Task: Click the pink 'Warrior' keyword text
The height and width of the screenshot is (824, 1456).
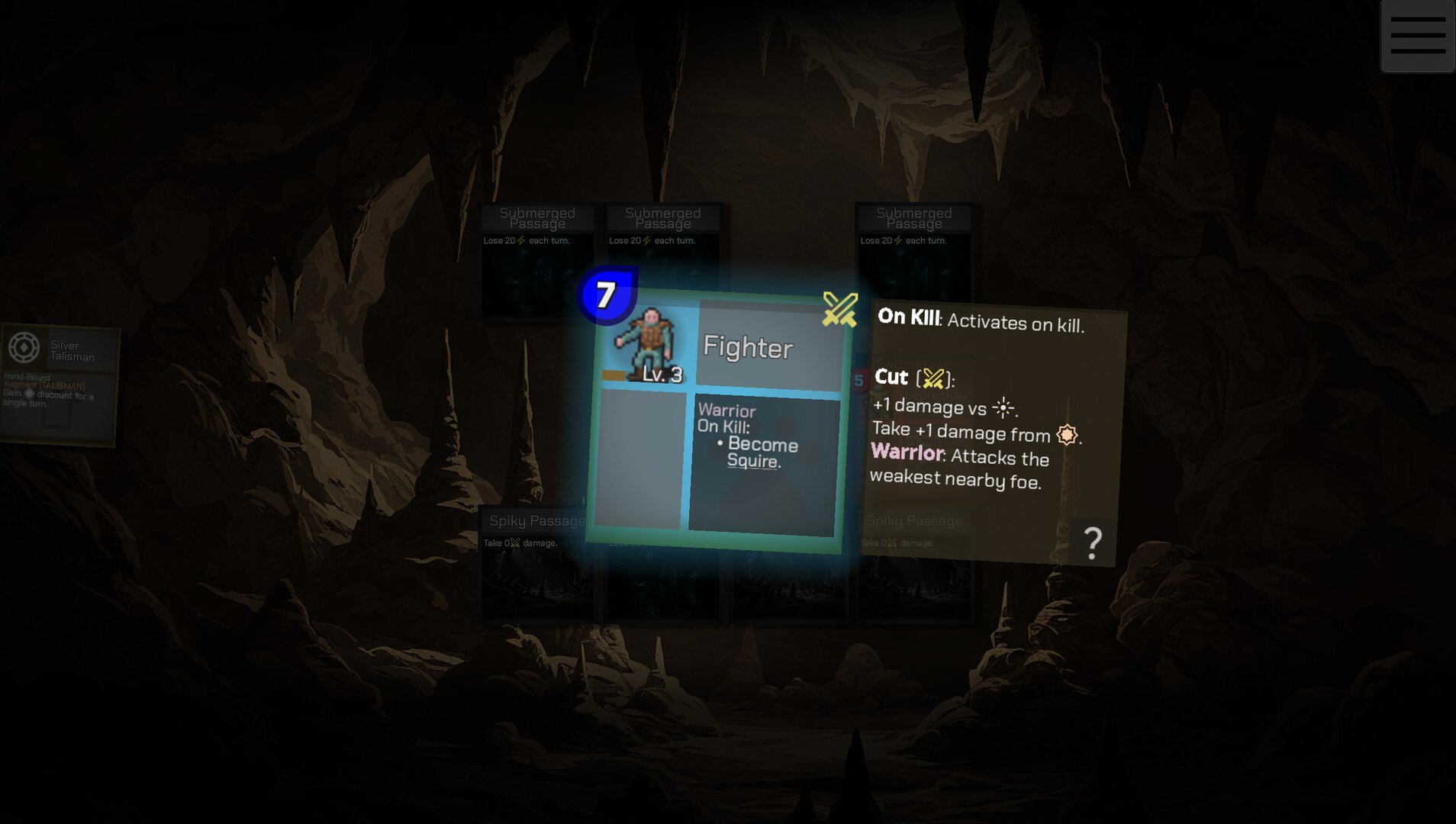Action: coord(905,452)
